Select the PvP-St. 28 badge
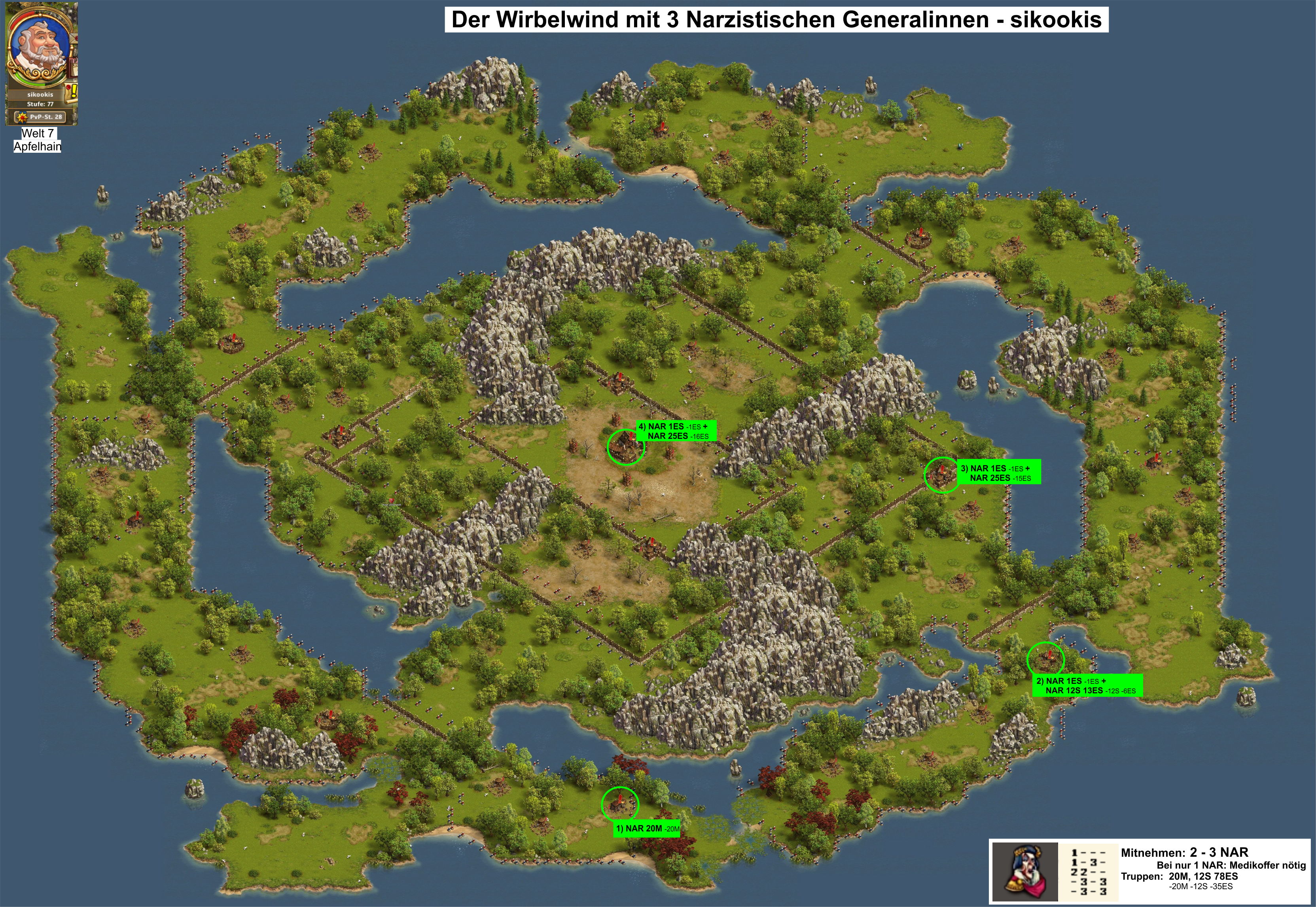 pos(40,117)
